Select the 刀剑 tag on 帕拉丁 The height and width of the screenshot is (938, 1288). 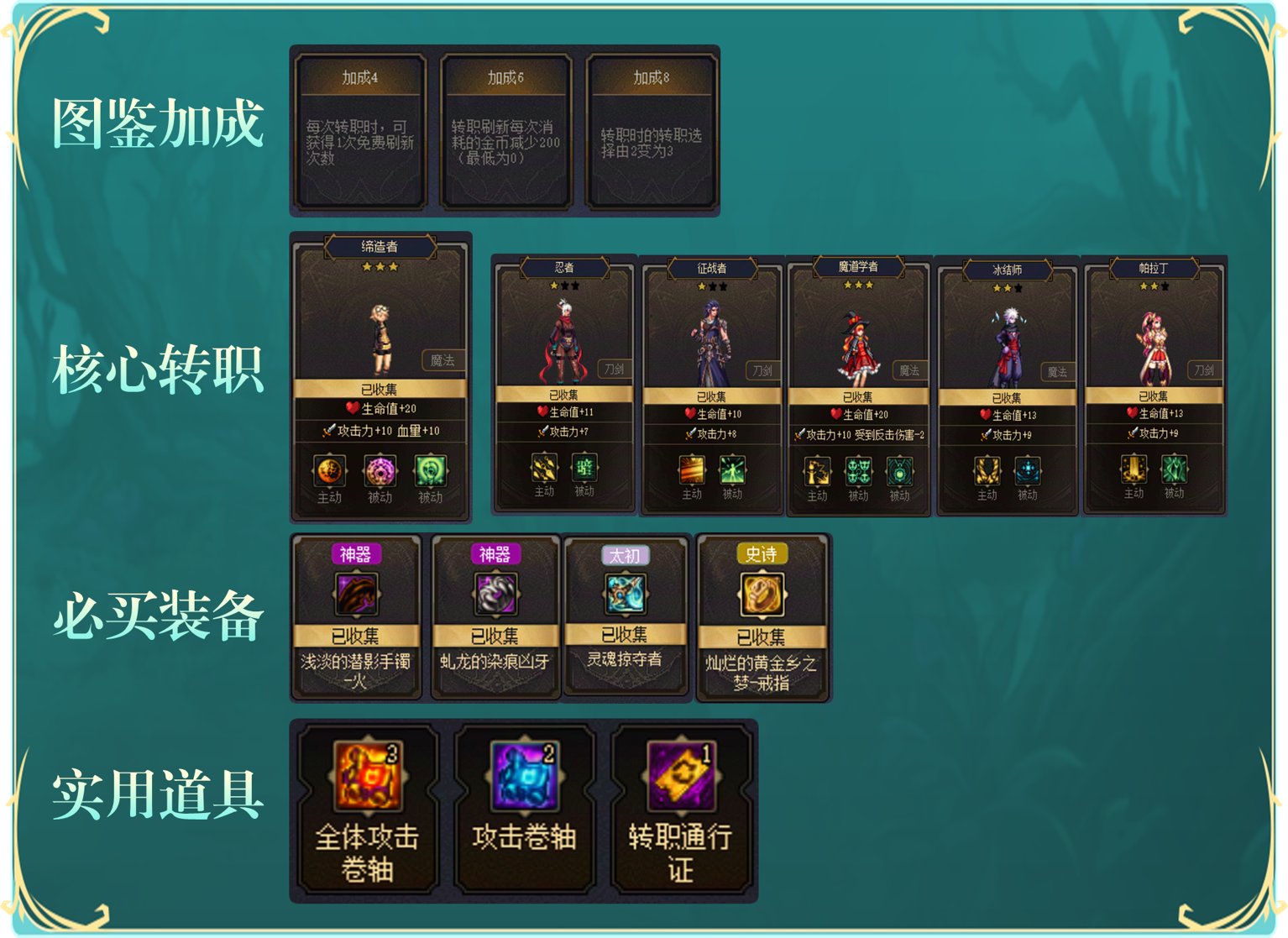coord(1206,368)
